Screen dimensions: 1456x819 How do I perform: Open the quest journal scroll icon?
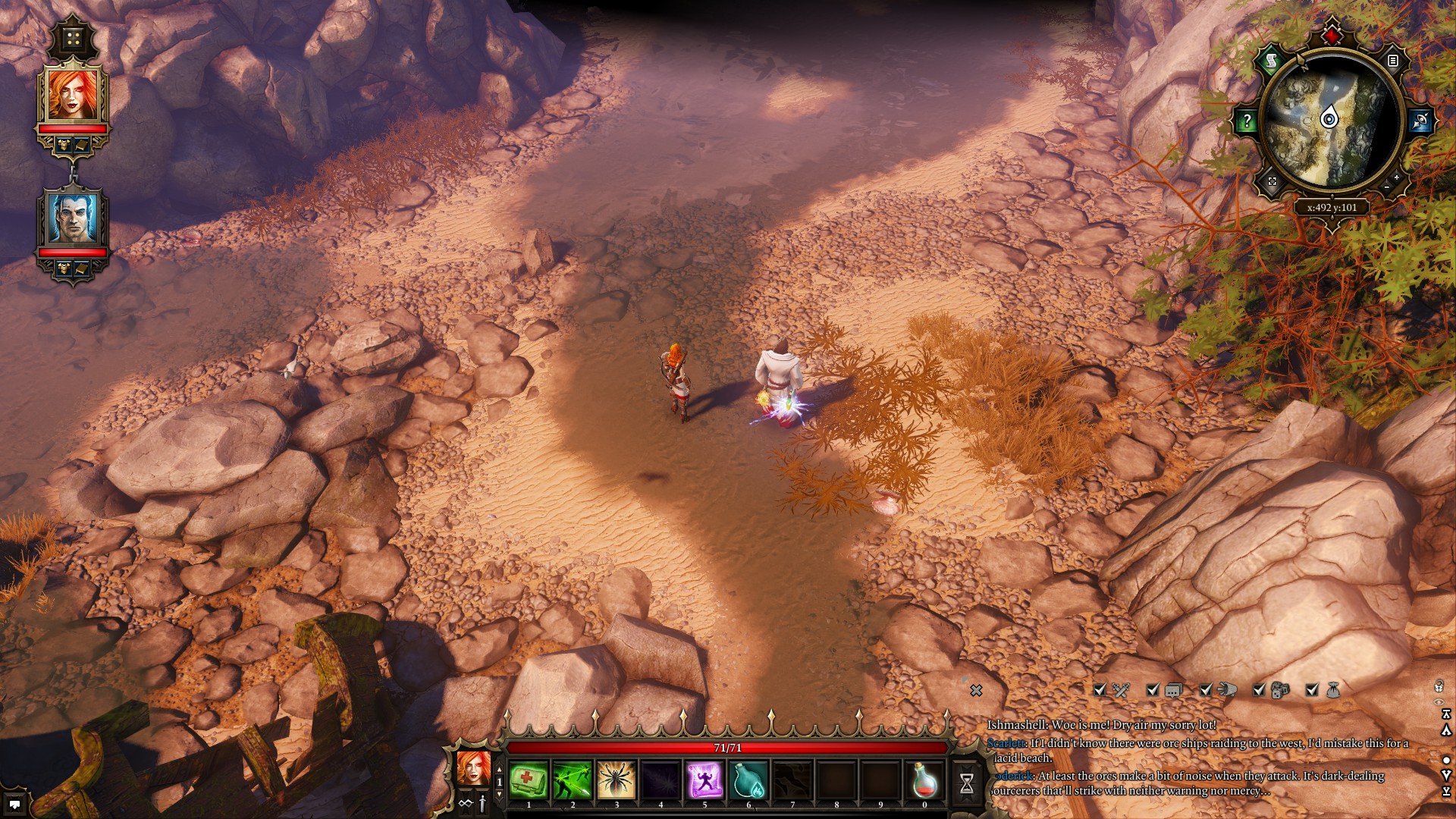point(1271,61)
